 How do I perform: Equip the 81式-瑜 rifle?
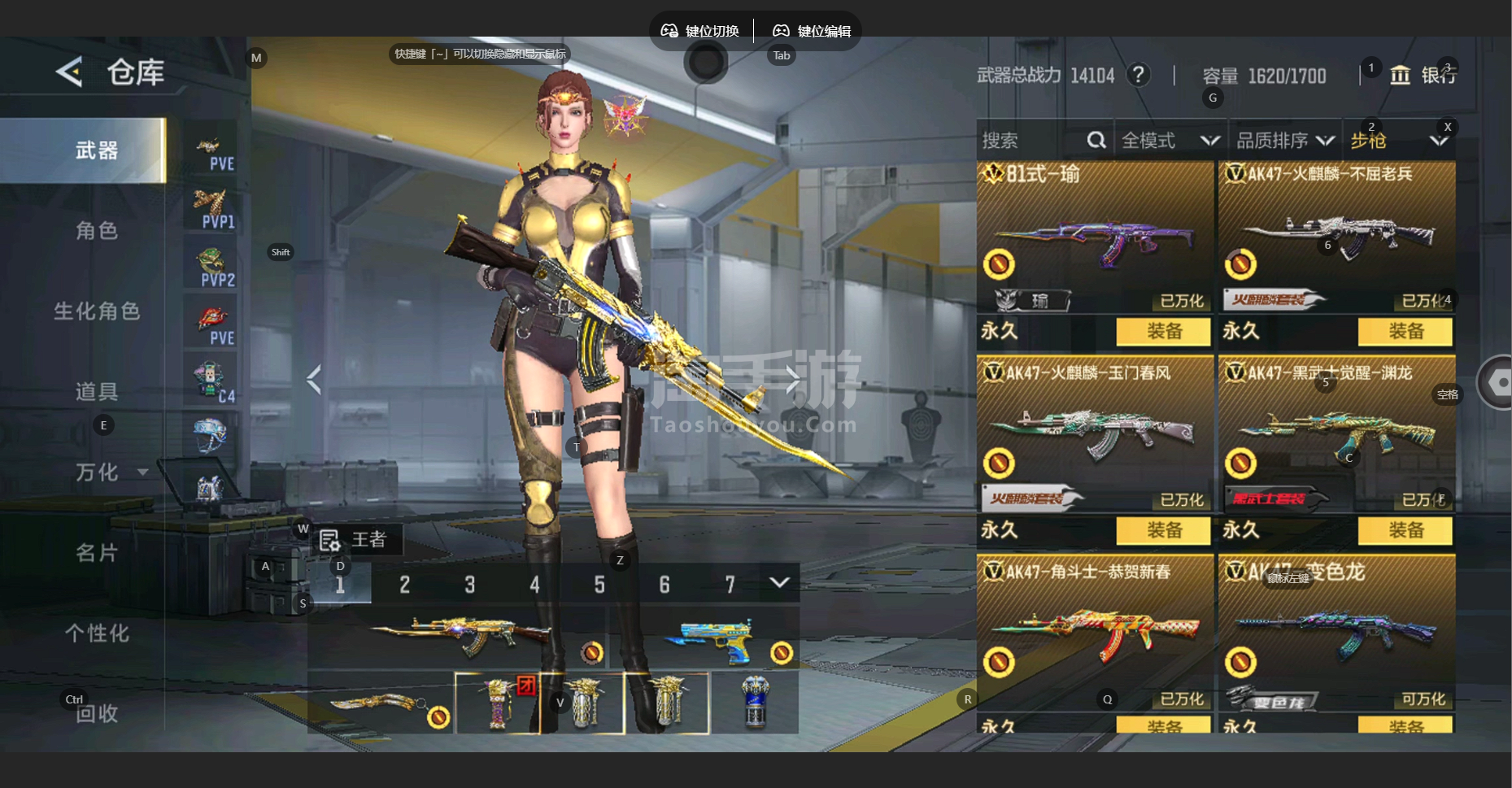click(x=1163, y=331)
